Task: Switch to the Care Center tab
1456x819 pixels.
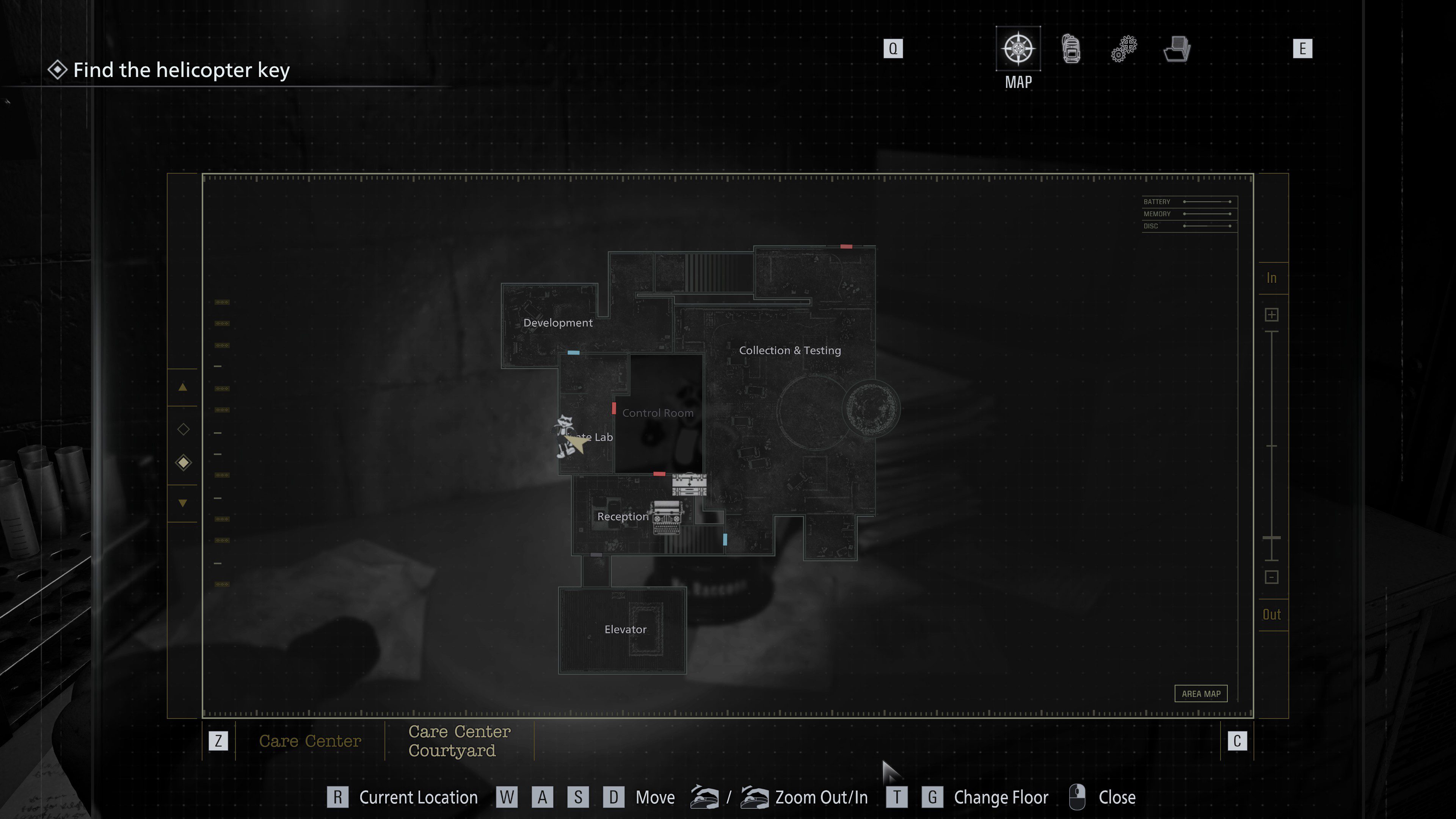Action: [x=310, y=741]
